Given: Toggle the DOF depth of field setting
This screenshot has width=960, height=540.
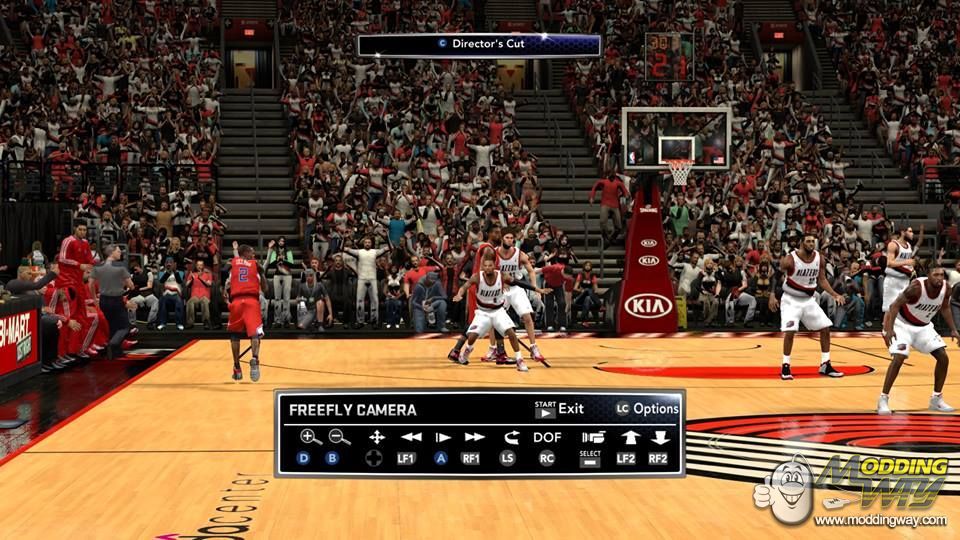Looking at the screenshot, I should pos(547,437).
